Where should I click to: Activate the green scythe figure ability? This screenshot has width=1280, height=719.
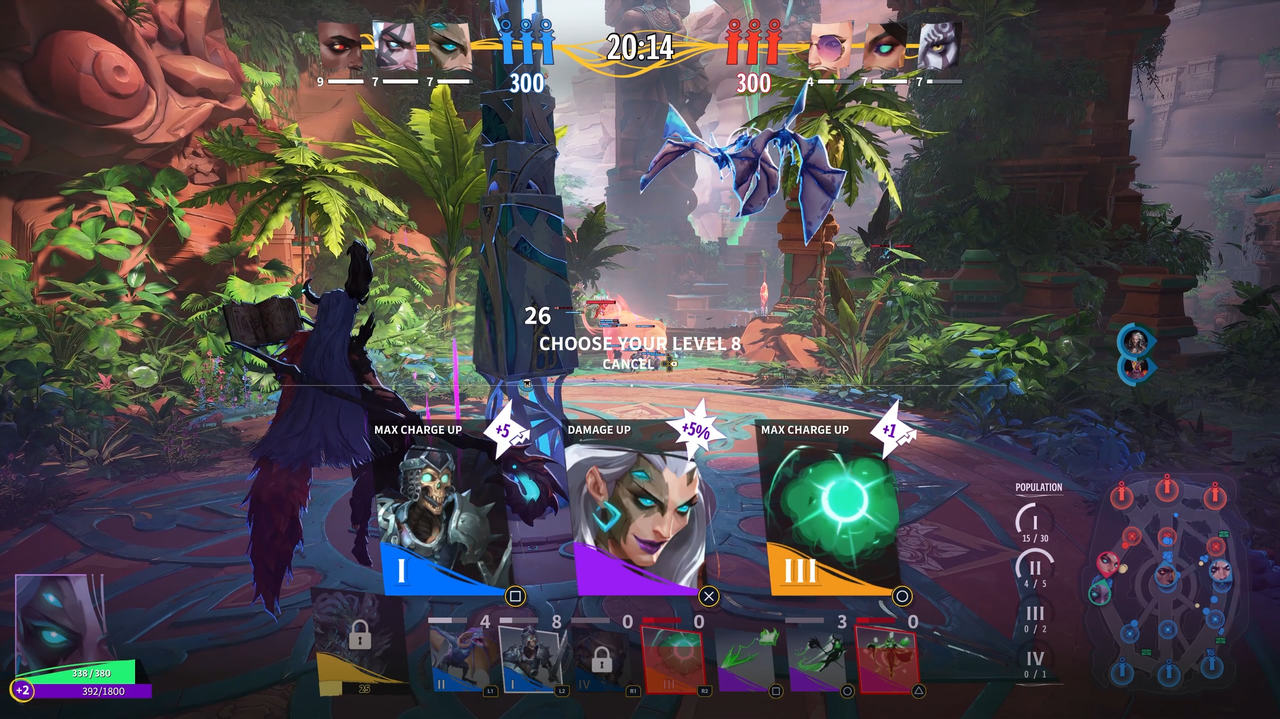(818, 660)
